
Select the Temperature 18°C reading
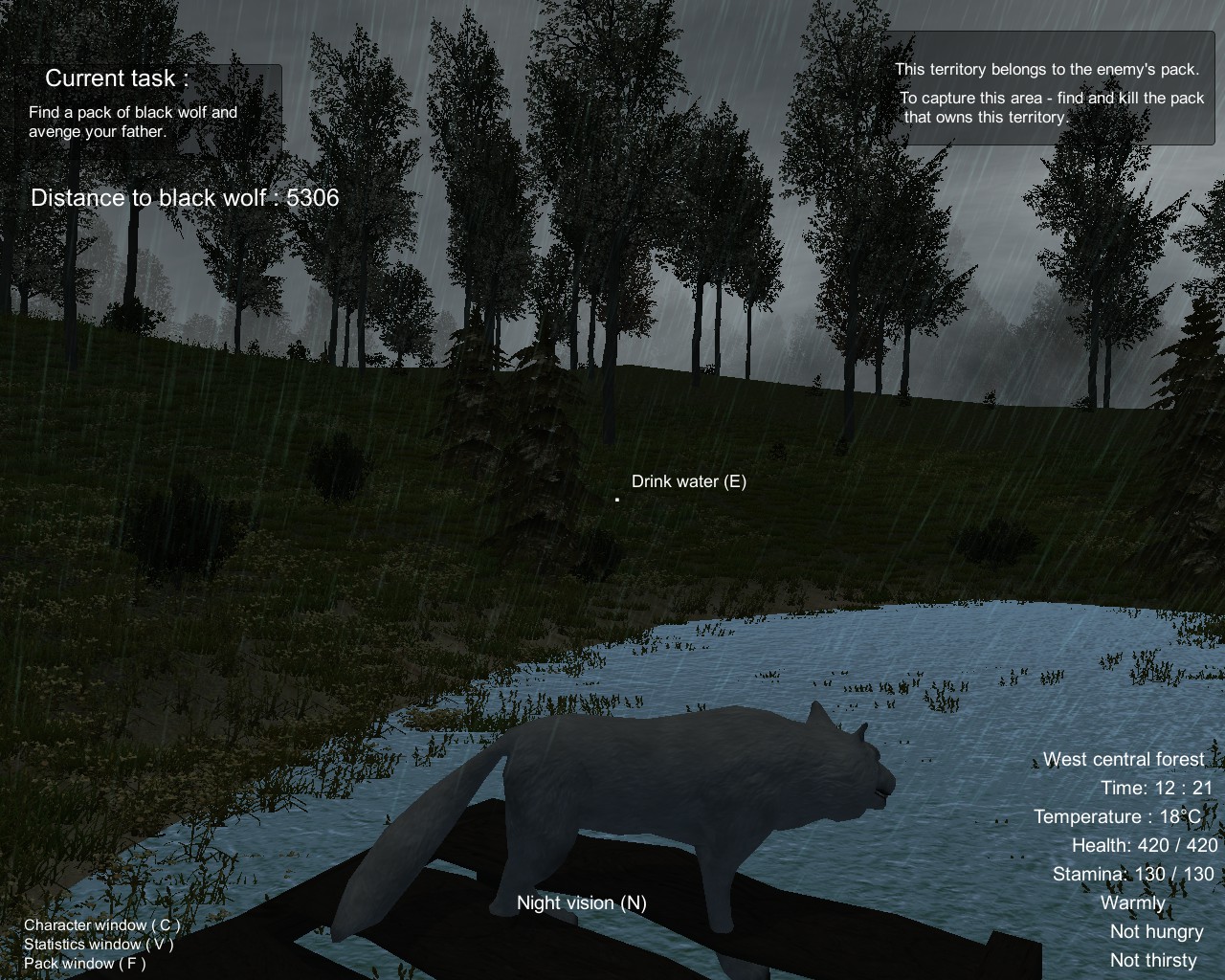1120,816
